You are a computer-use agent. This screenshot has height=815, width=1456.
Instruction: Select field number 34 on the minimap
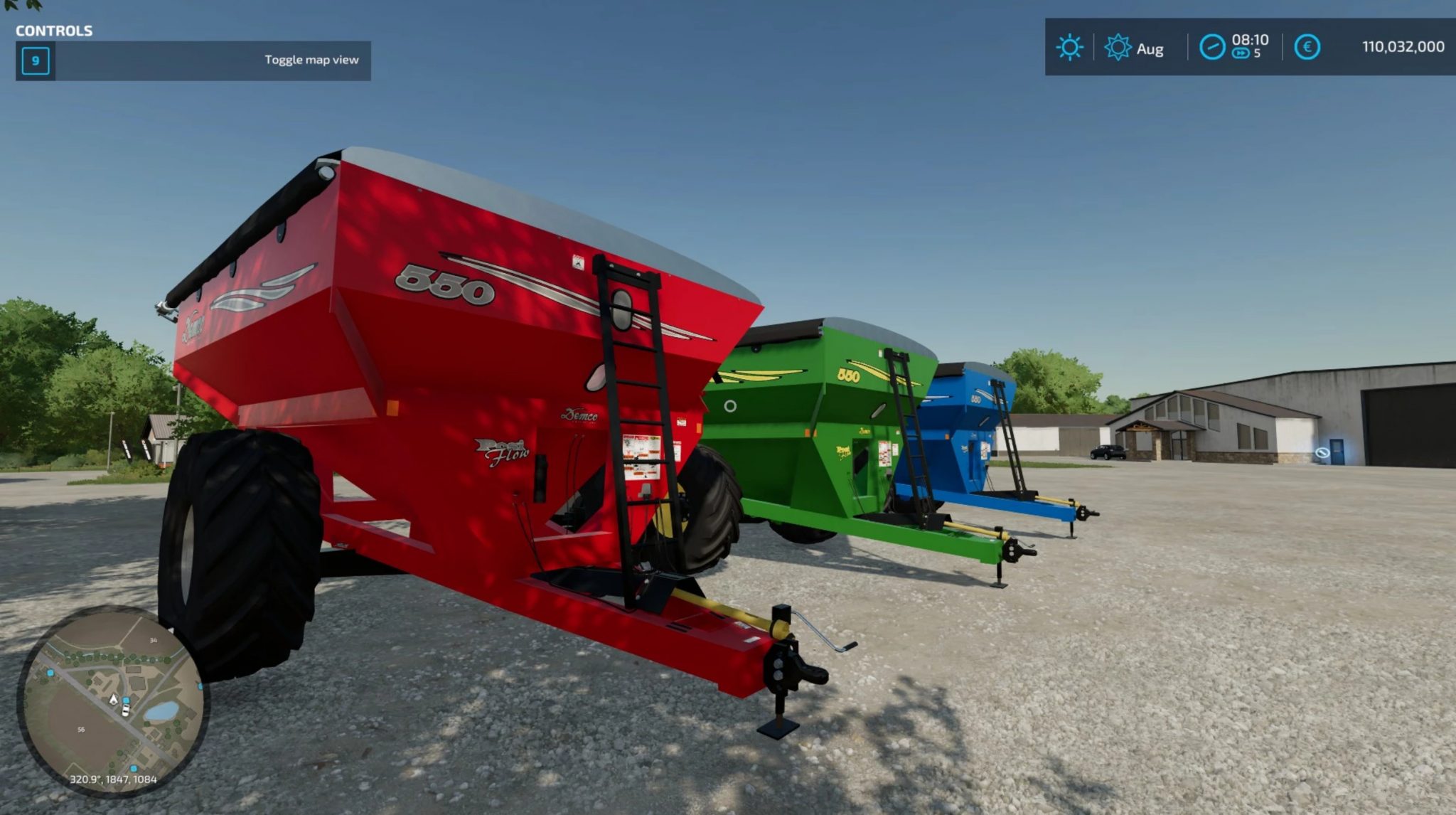pyautogui.click(x=154, y=640)
